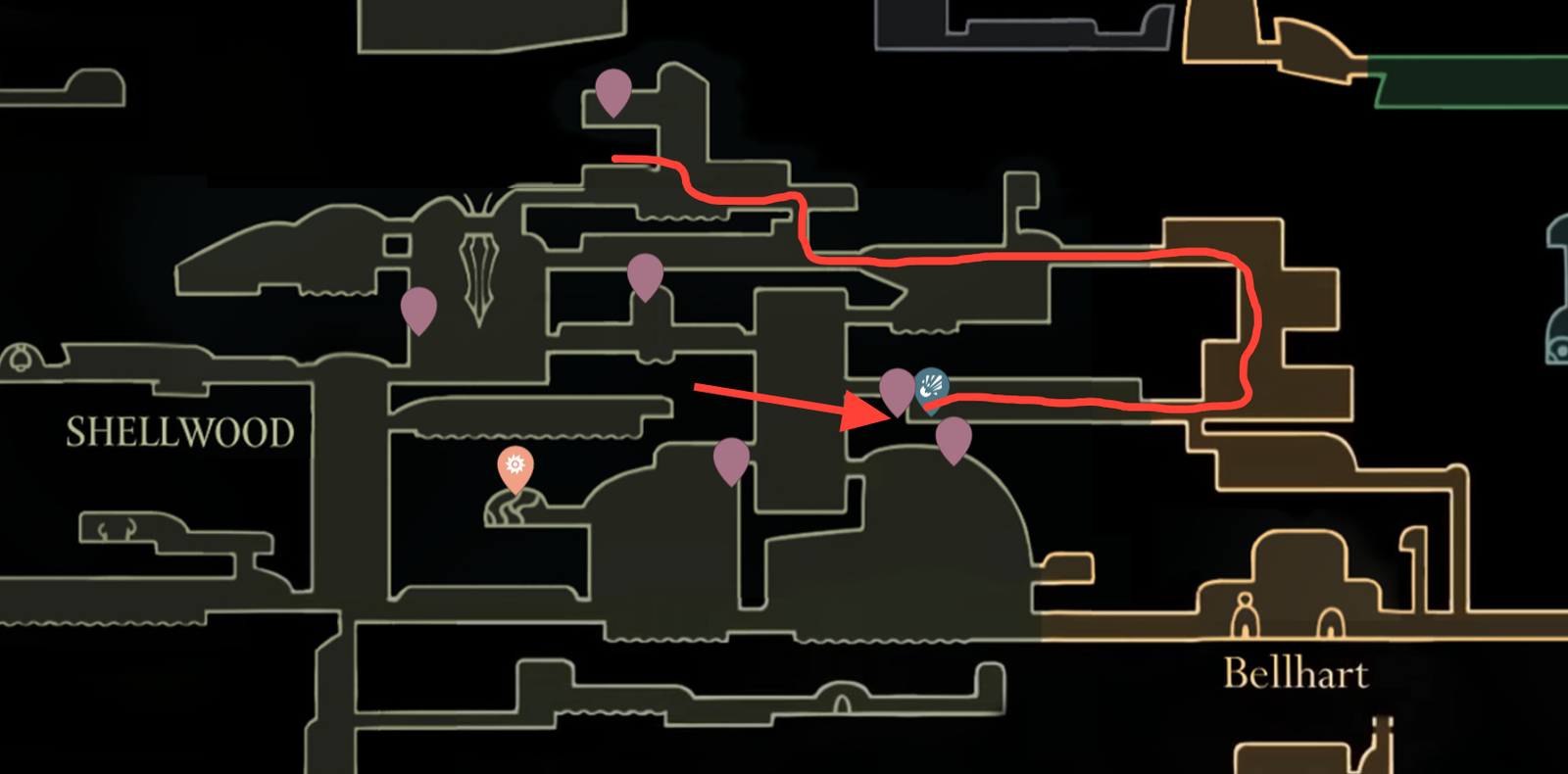Click the bell arch symbol in Bellhart town
Image resolution: width=1568 pixels, height=774 pixels.
1330,622
